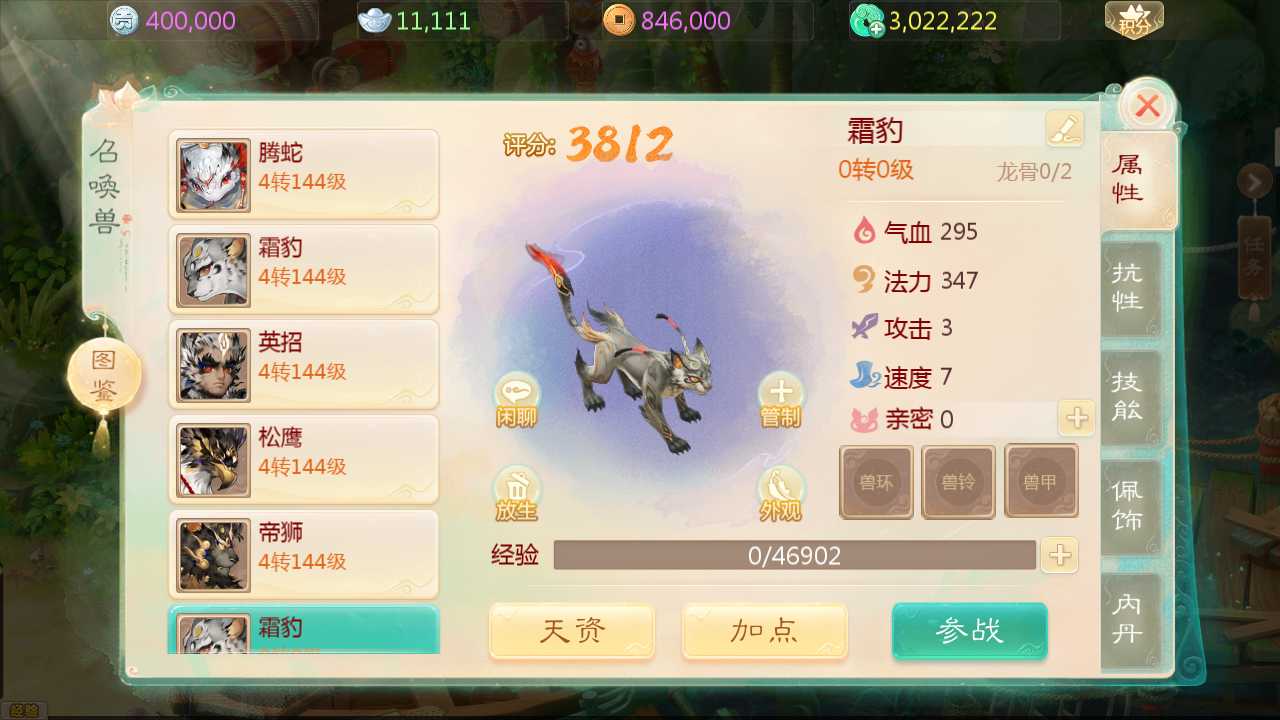Open the 兽环 equipment slot
1280x720 pixels.
tap(876, 481)
